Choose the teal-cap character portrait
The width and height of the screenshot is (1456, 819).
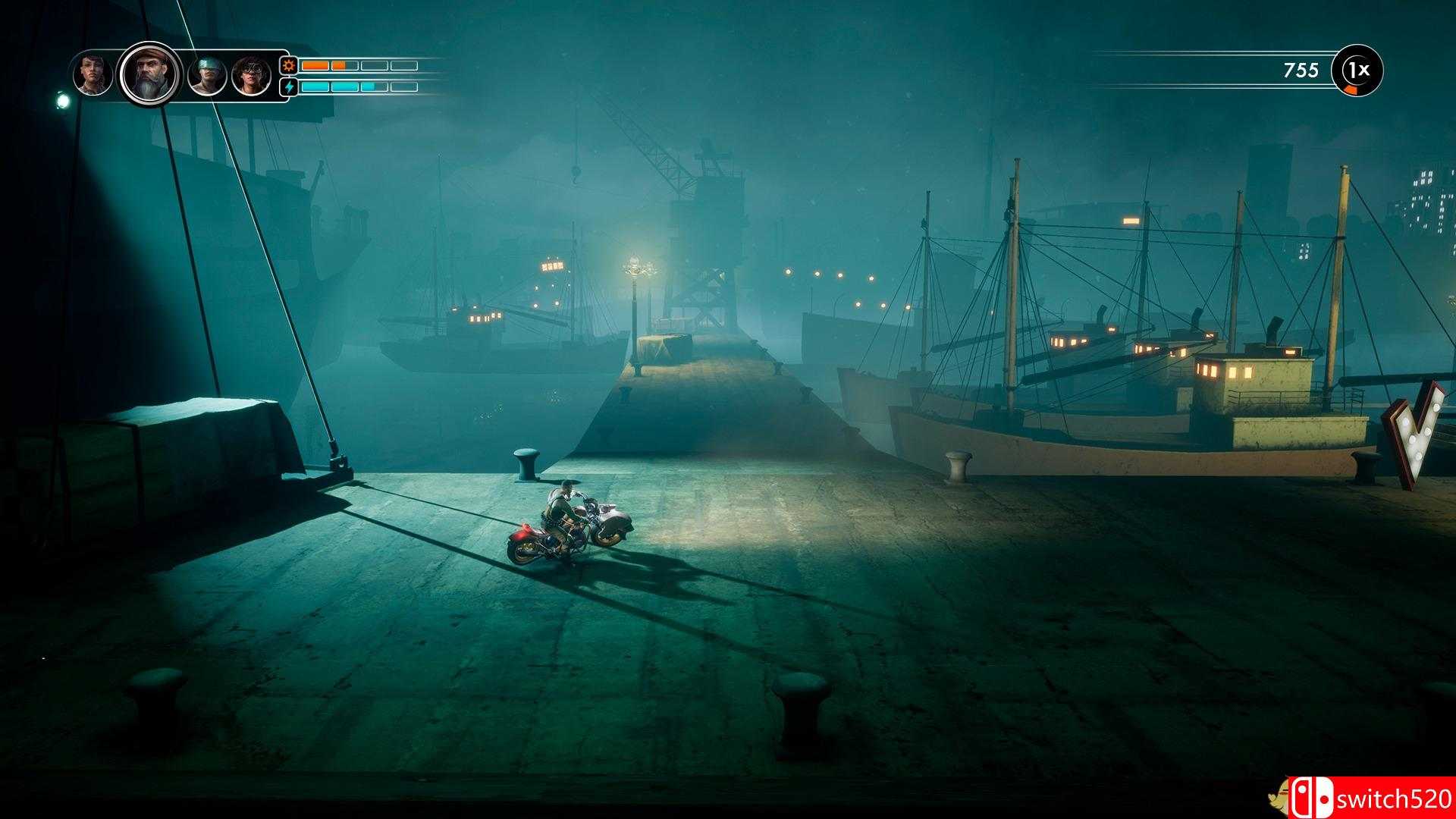coord(207,76)
